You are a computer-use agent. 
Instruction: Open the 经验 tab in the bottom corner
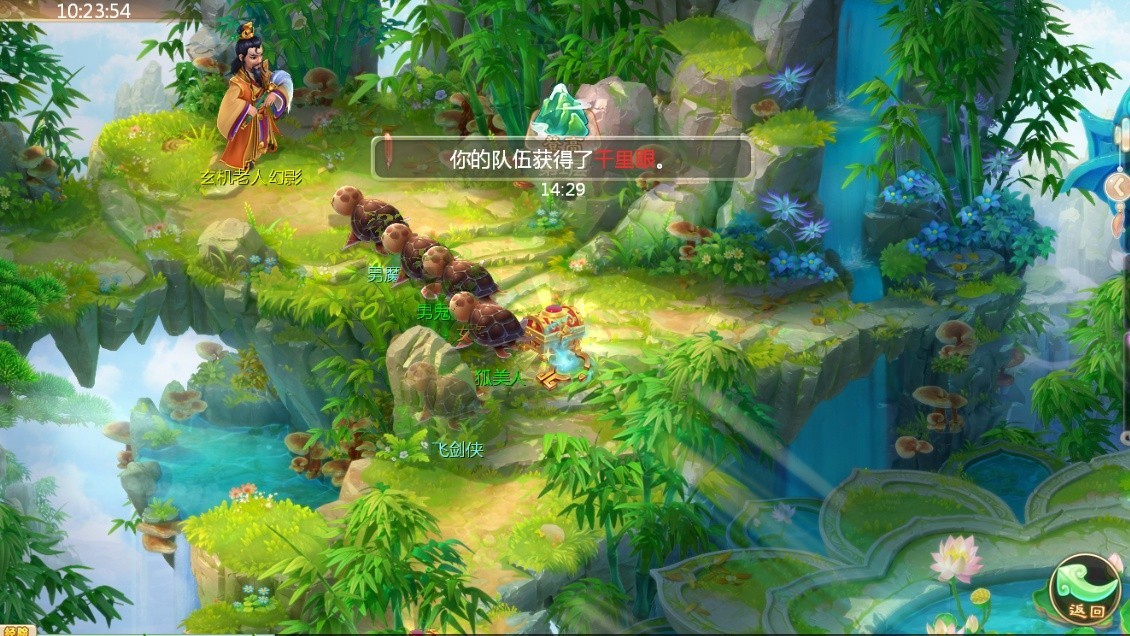[16, 630]
